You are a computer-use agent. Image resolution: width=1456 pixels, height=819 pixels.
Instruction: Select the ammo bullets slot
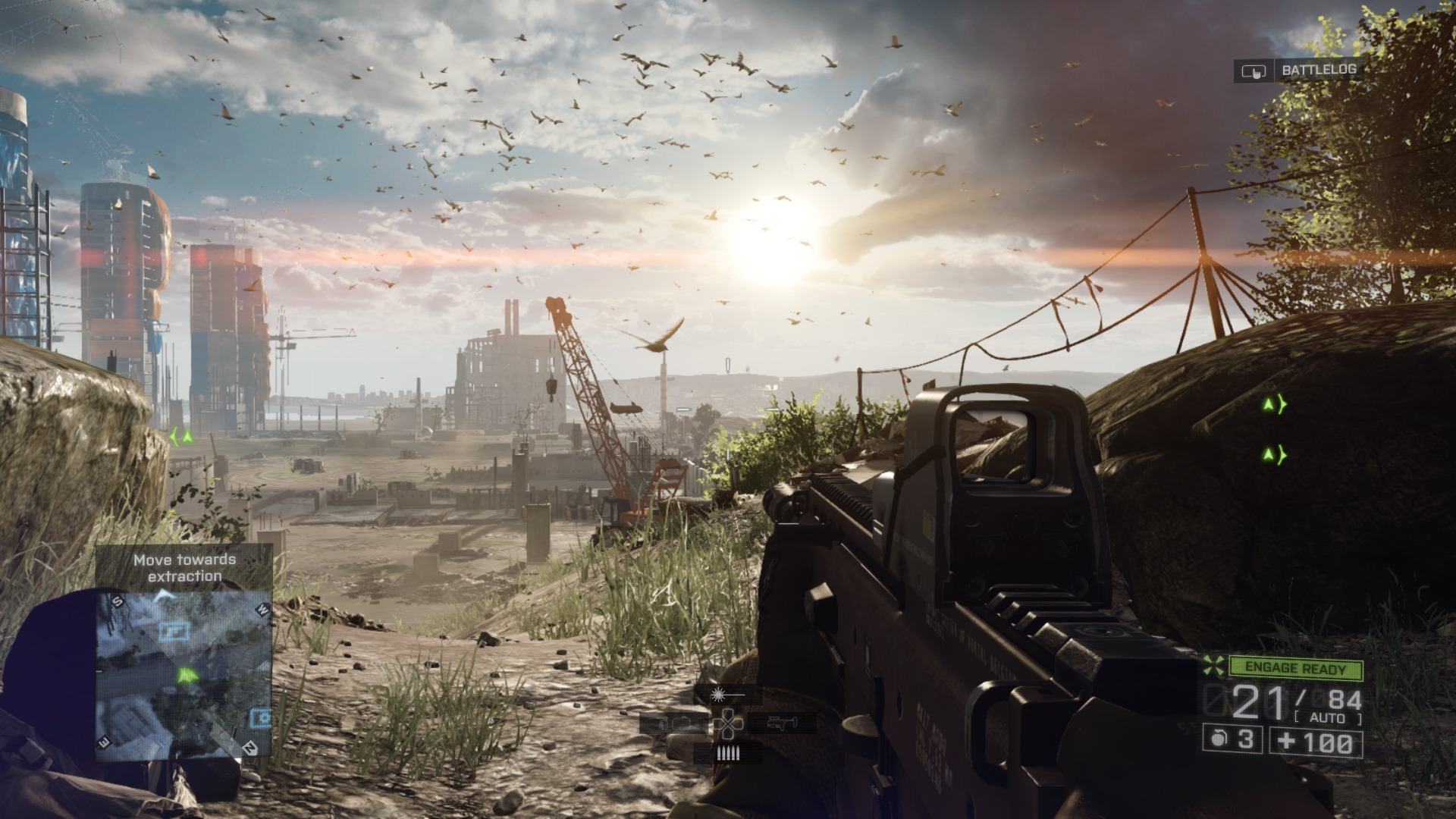[x=728, y=752]
